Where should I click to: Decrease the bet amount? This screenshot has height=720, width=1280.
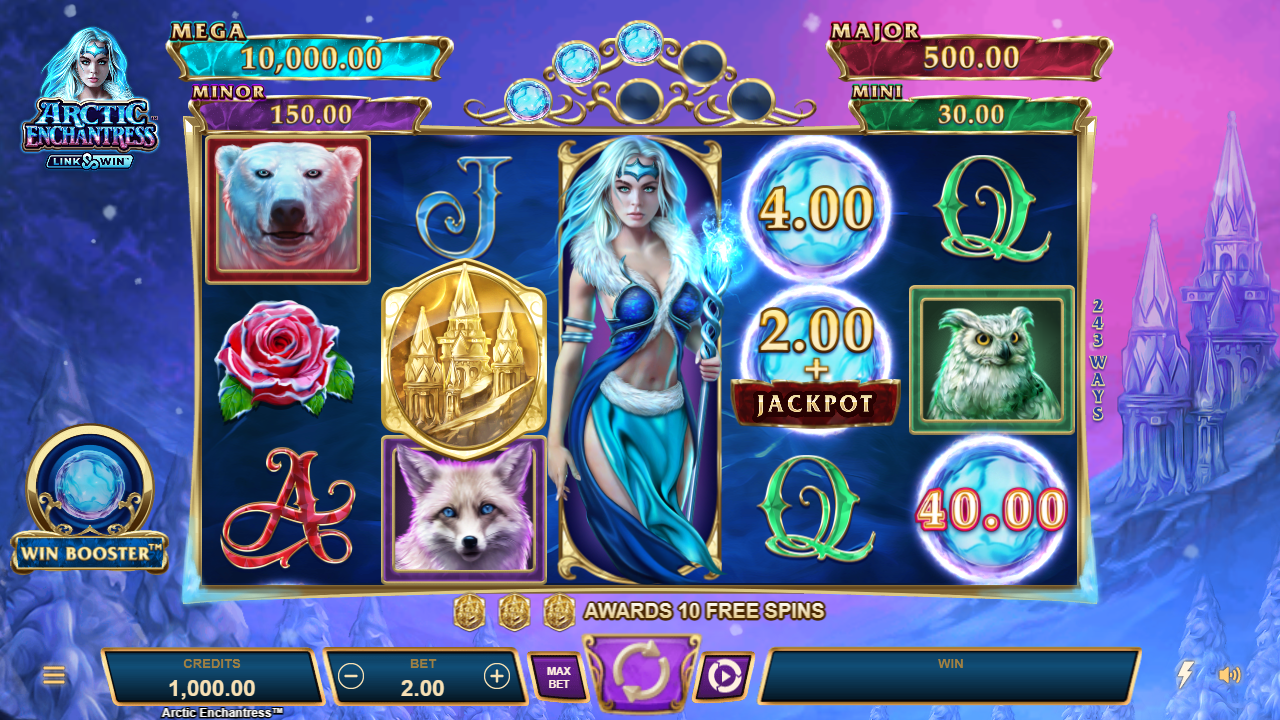(x=351, y=677)
